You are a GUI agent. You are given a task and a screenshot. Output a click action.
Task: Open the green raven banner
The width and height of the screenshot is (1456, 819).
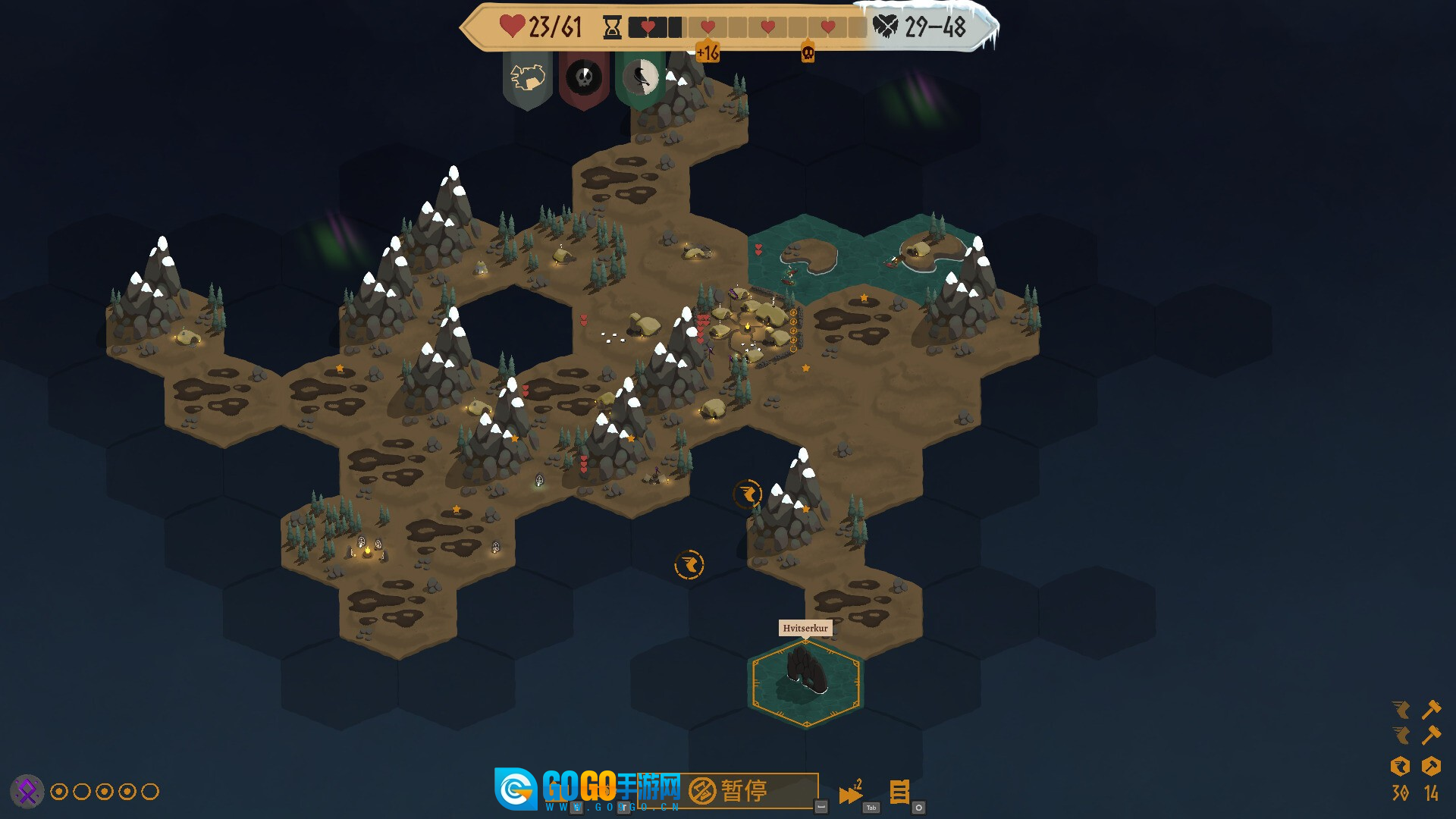[641, 78]
